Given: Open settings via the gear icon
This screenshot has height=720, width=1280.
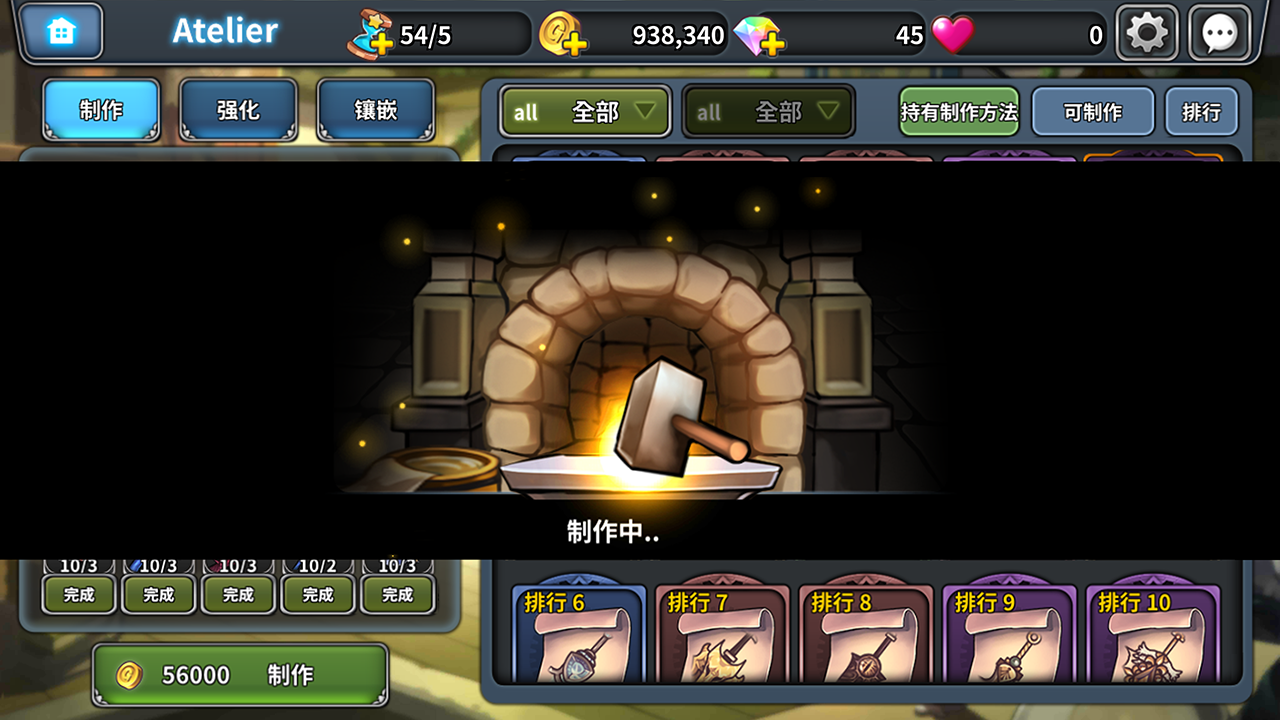Looking at the screenshot, I should pyautogui.click(x=1146, y=31).
